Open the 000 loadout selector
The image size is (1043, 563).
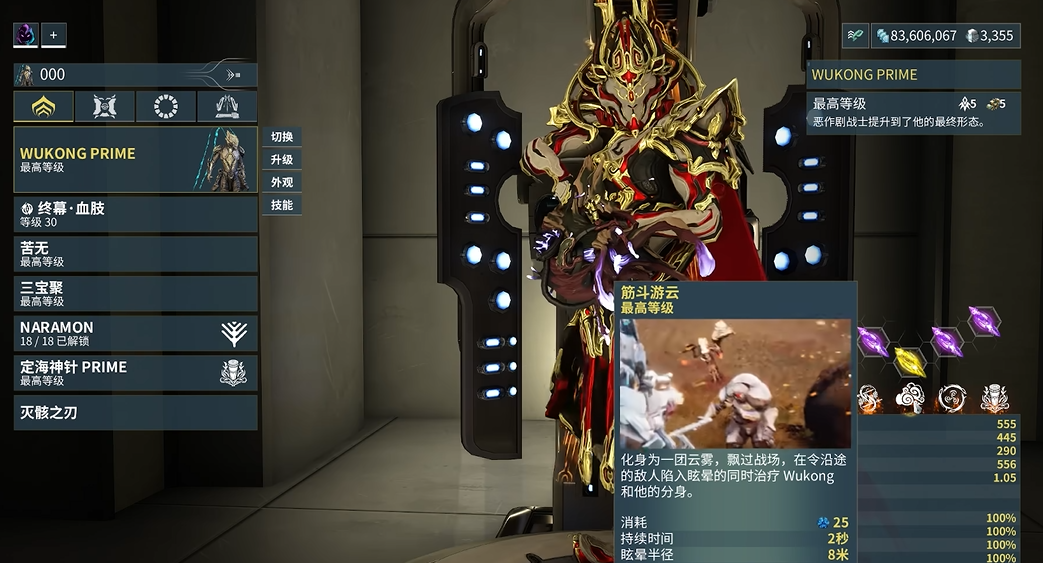point(135,74)
